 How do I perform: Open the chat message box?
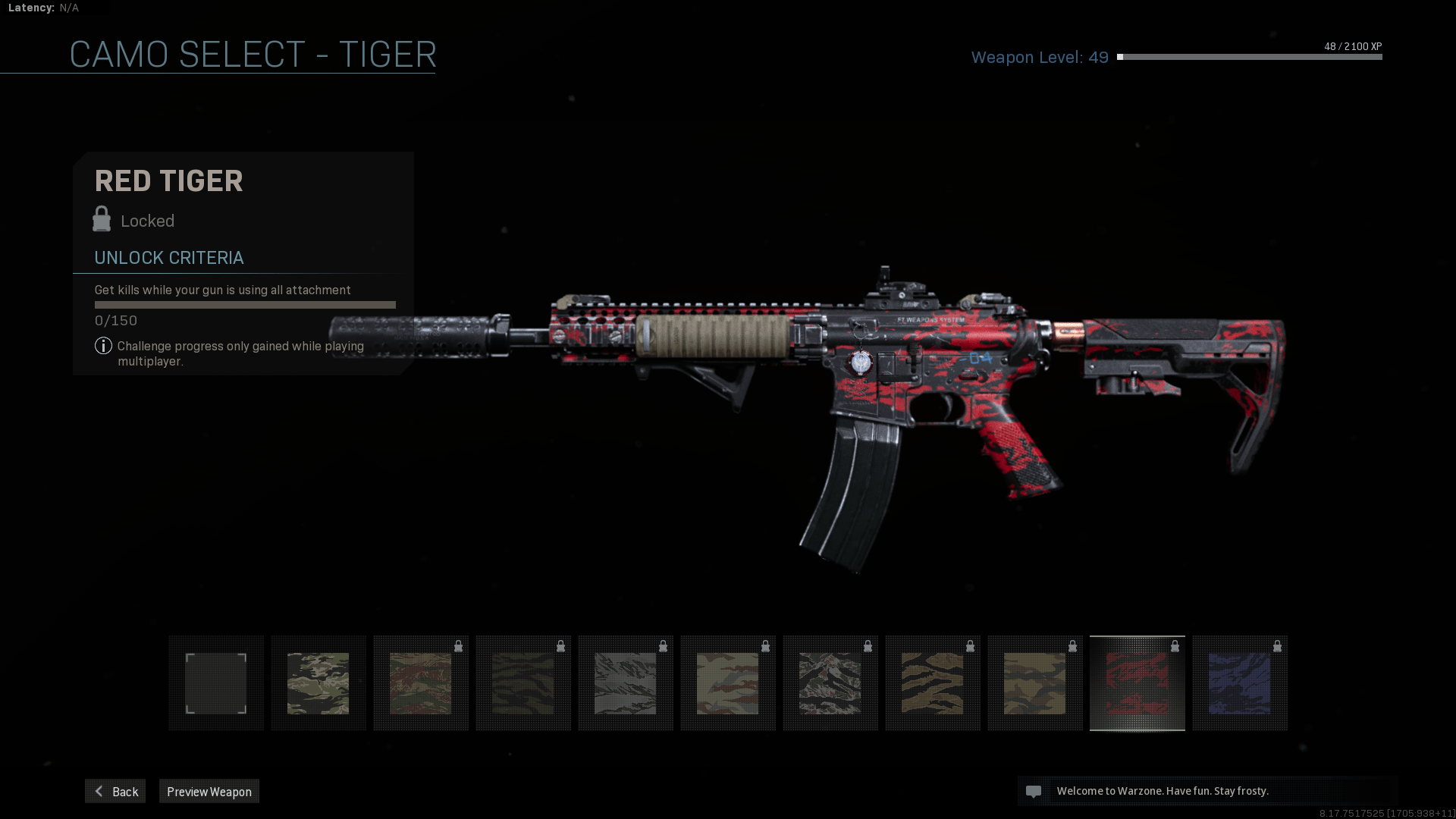[1206, 791]
